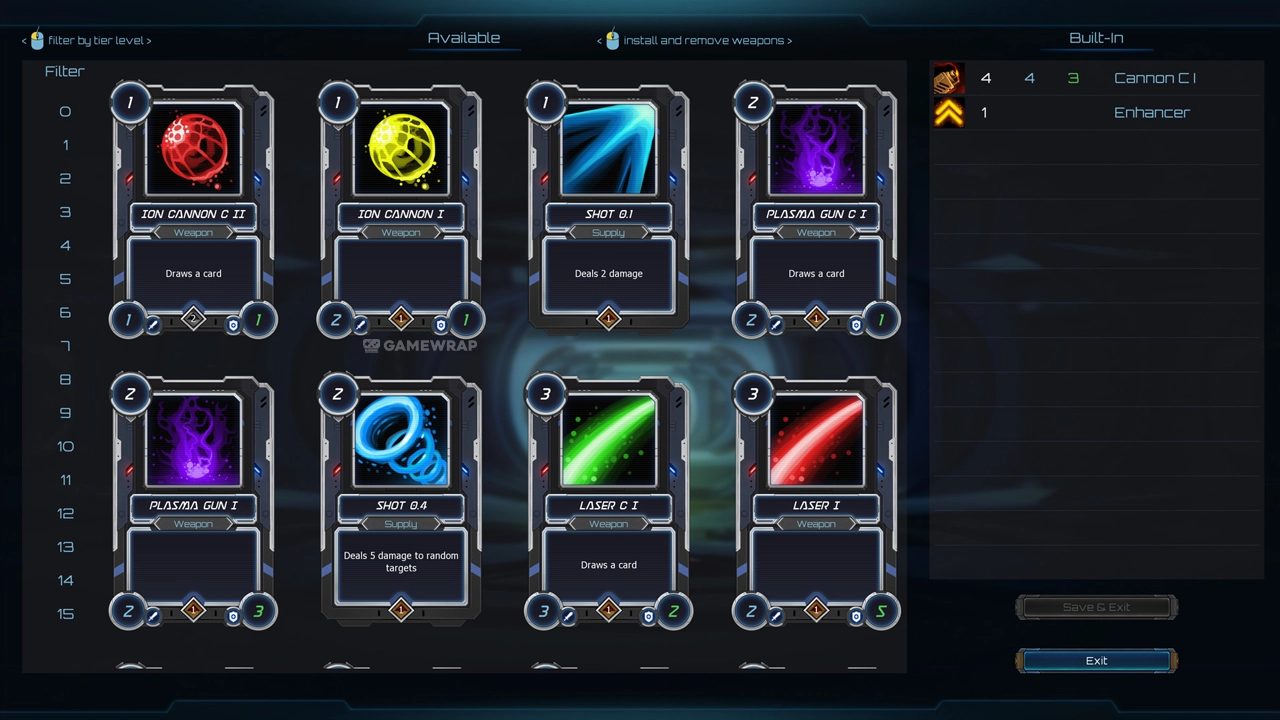Show only tier 5 weapons
The width and height of the screenshot is (1280, 720).
click(x=65, y=279)
